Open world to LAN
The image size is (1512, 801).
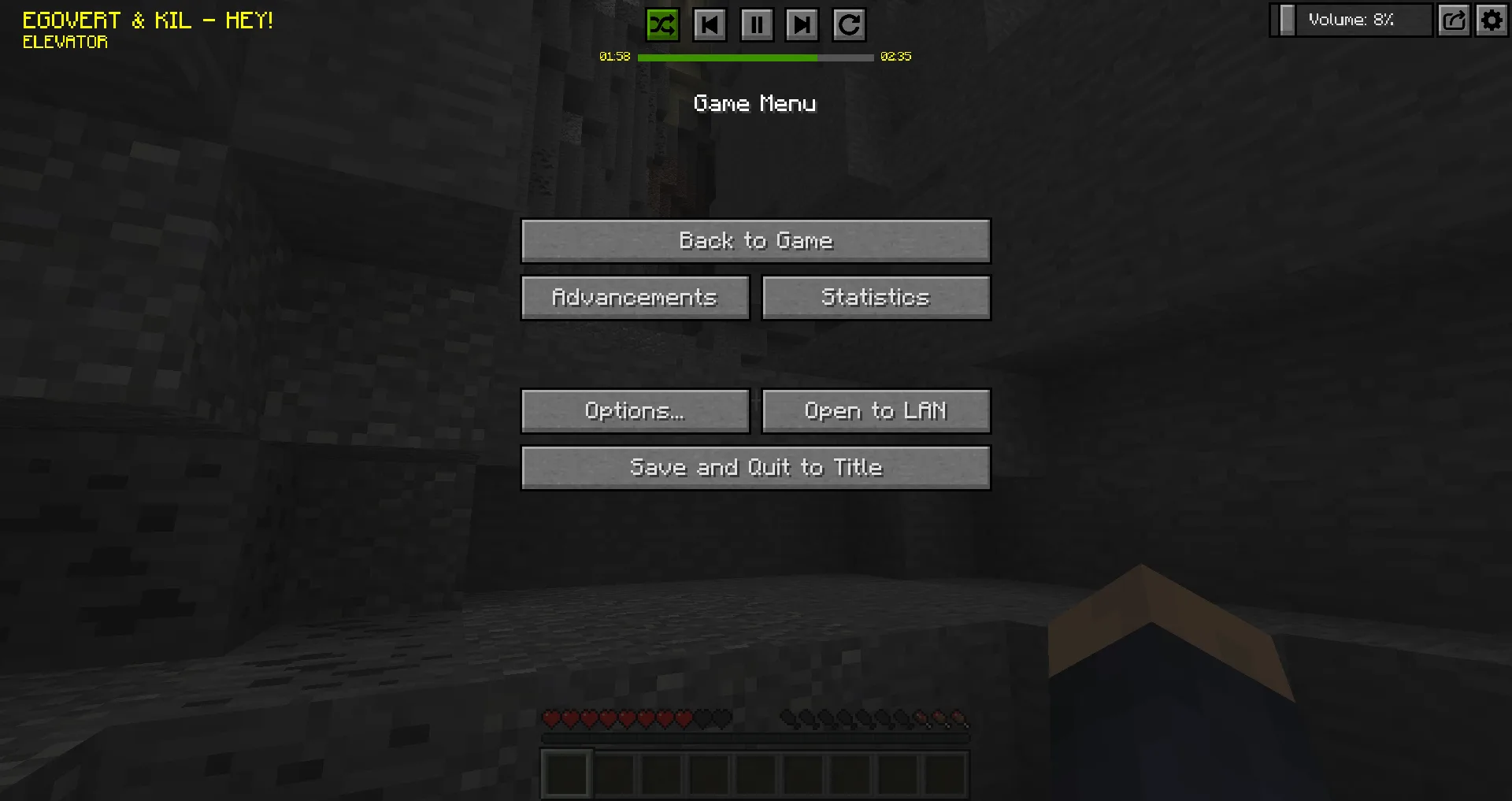[x=876, y=410]
